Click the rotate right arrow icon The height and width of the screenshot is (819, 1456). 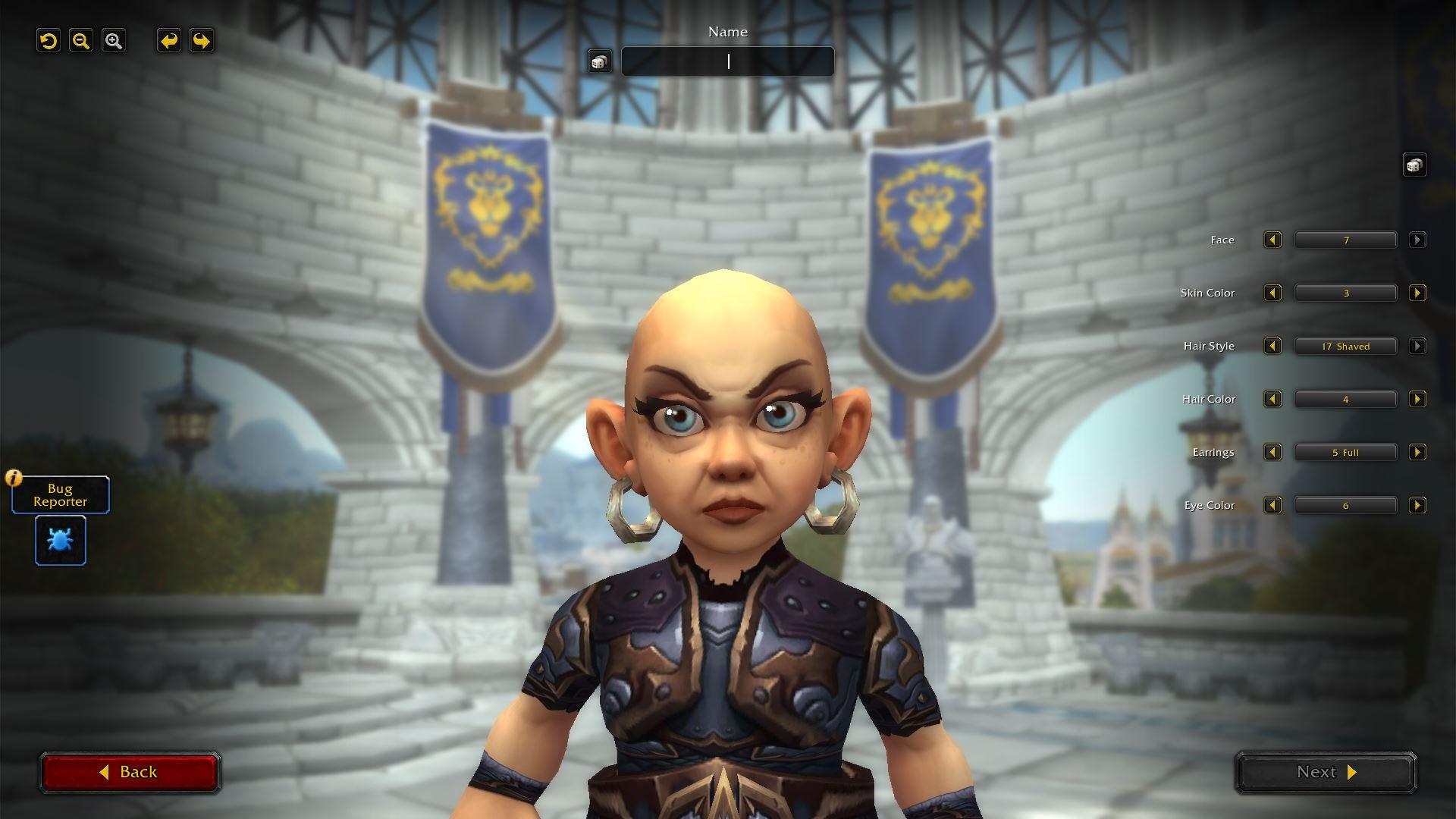200,41
